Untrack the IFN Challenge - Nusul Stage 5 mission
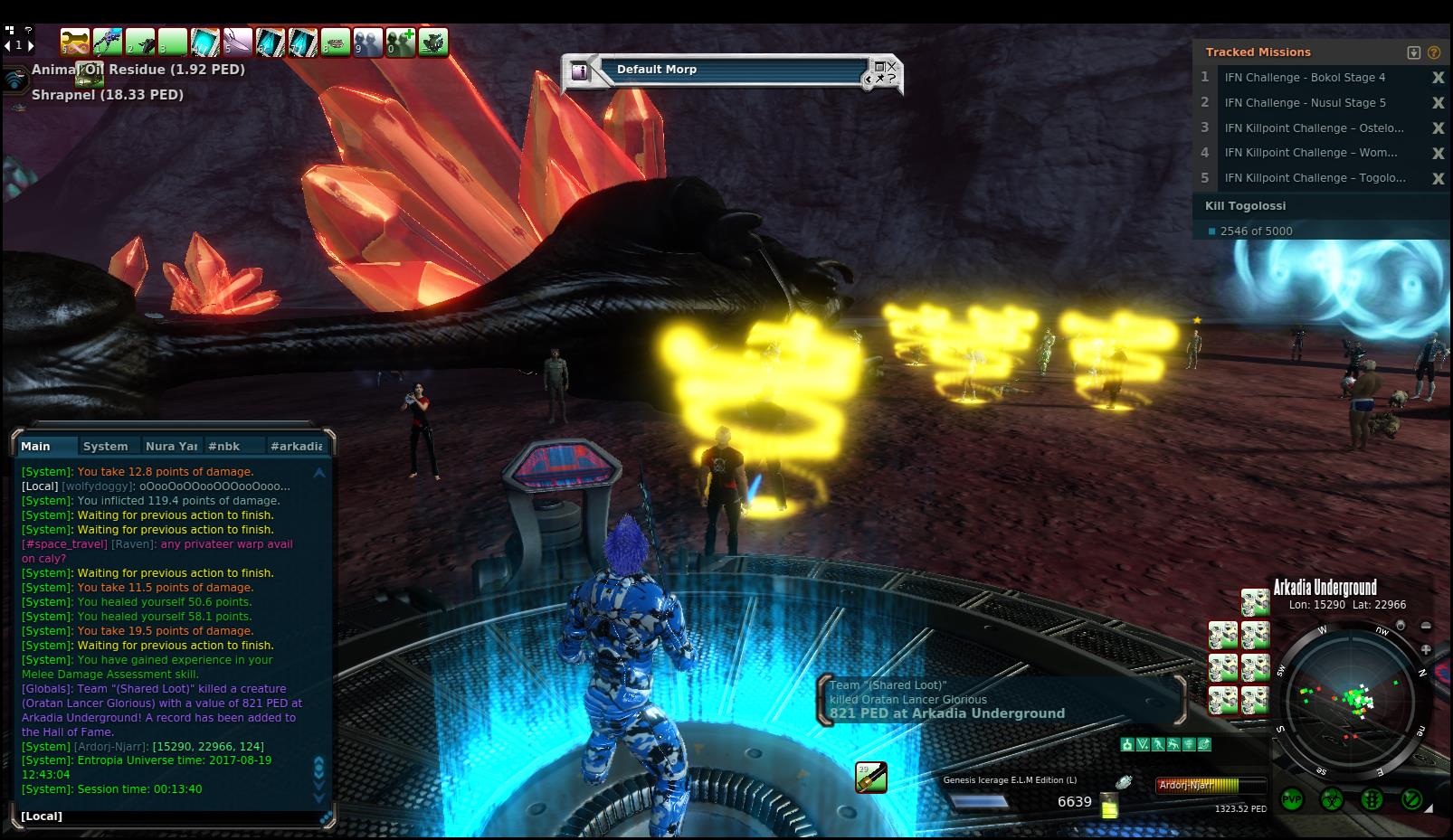This screenshot has height=840, width=1453. tap(1438, 103)
